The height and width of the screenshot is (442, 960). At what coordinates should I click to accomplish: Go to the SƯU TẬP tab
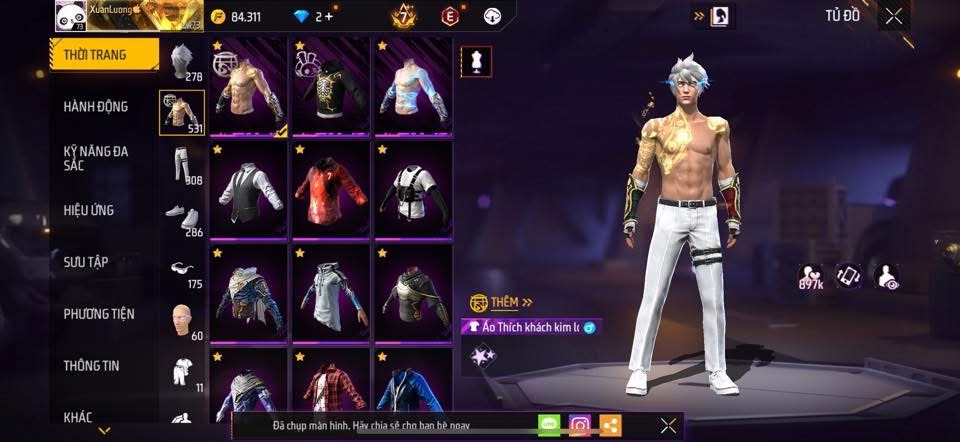point(86,262)
